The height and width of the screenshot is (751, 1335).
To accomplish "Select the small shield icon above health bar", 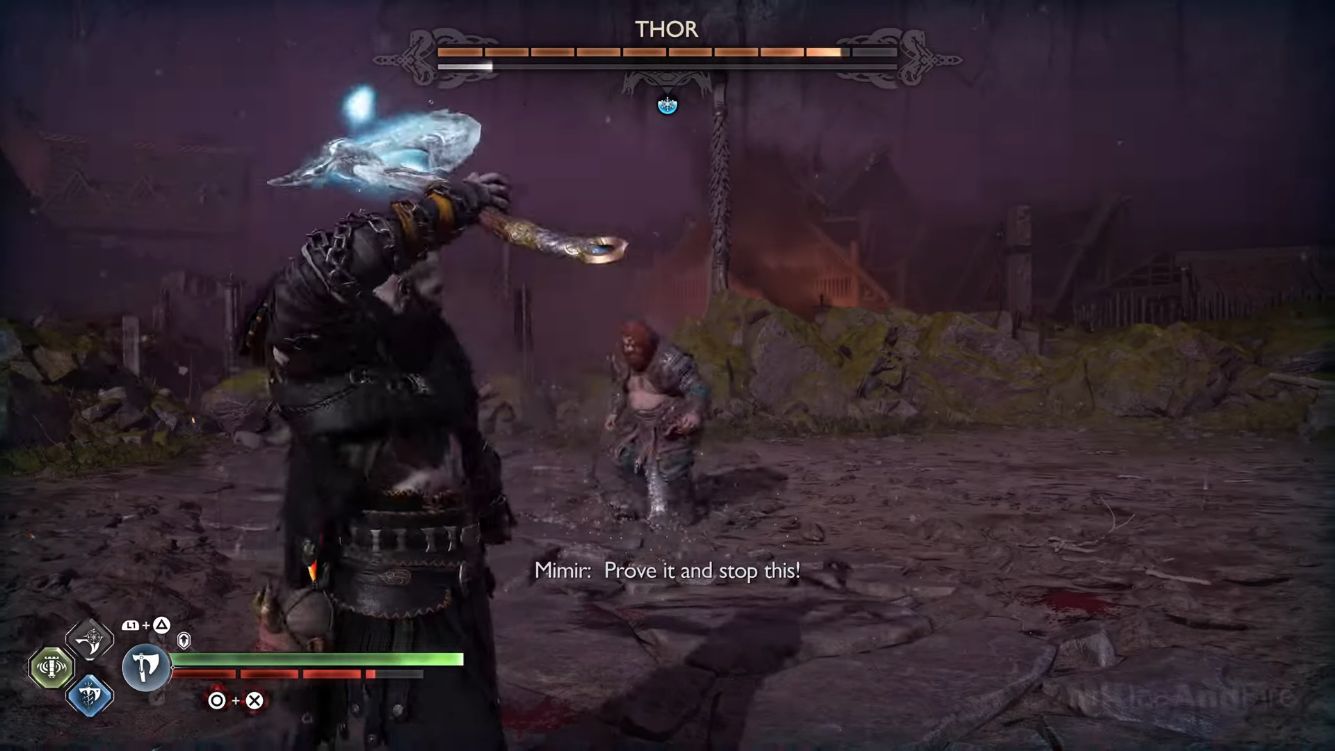I will coord(184,640).
